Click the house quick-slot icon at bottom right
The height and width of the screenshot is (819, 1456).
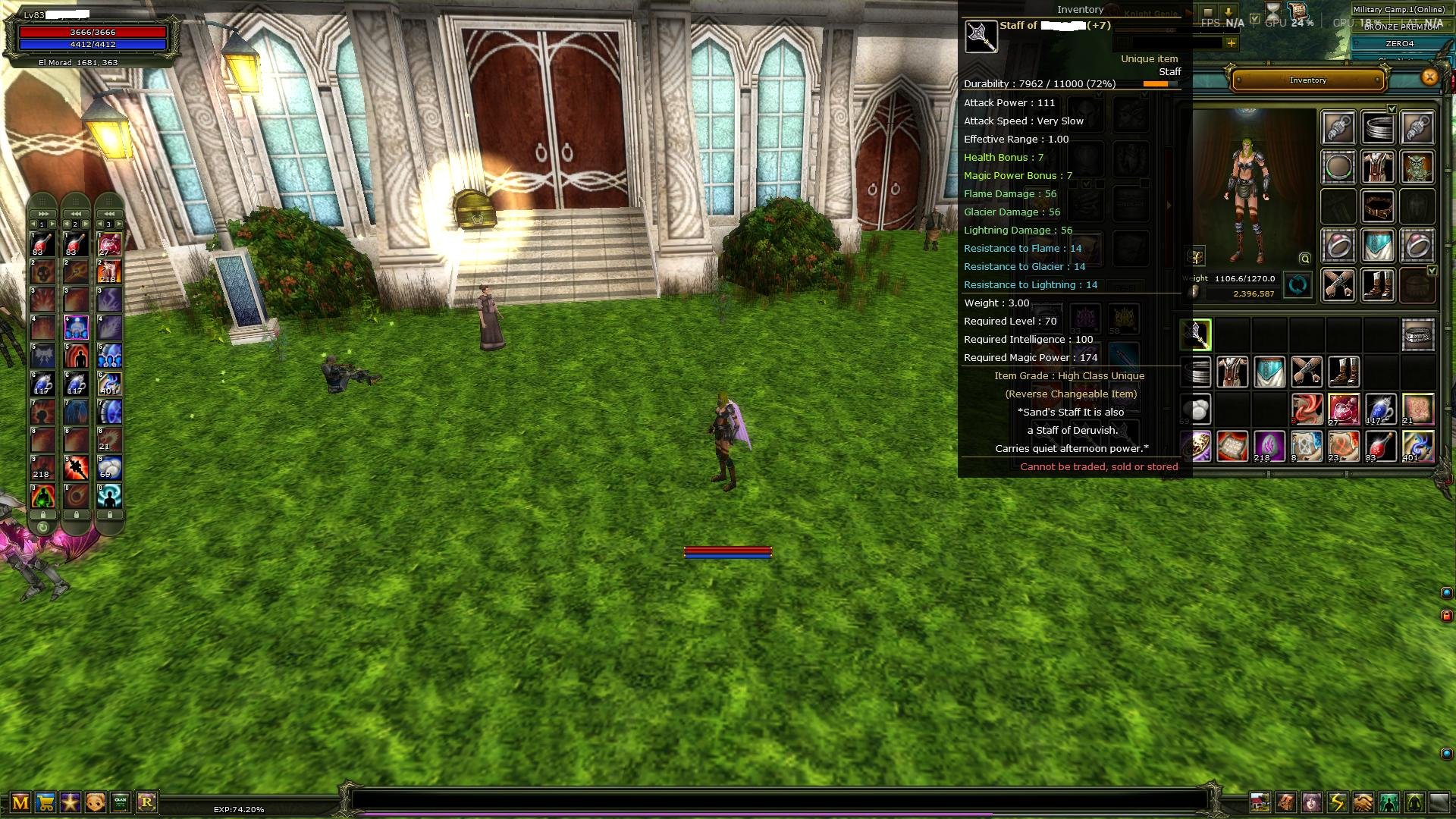coord(1260,802)
